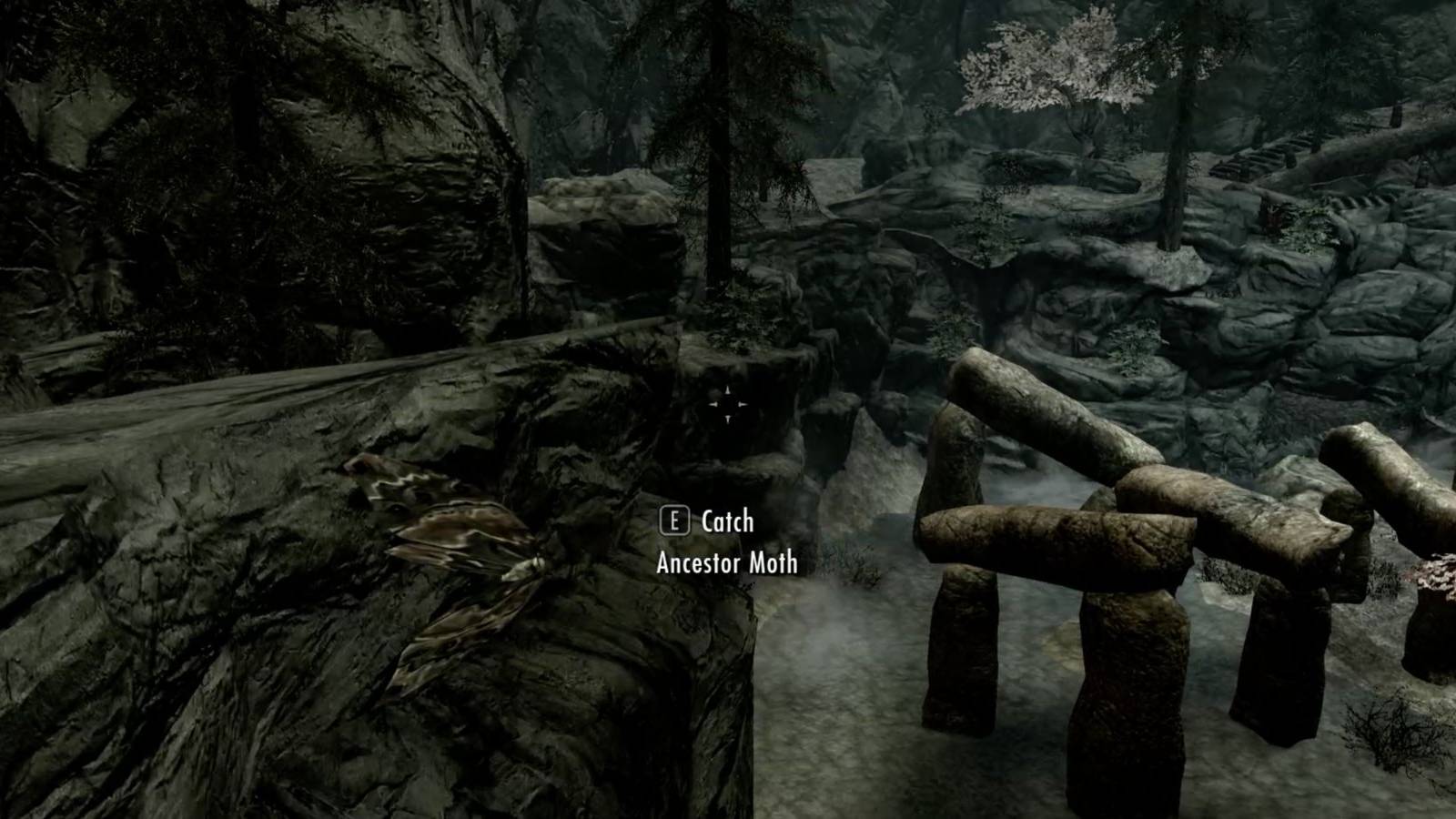The width and height of the screenshot is (1456, 819).
Task: Click the E key prompt icon
Action: coord(673,522)
